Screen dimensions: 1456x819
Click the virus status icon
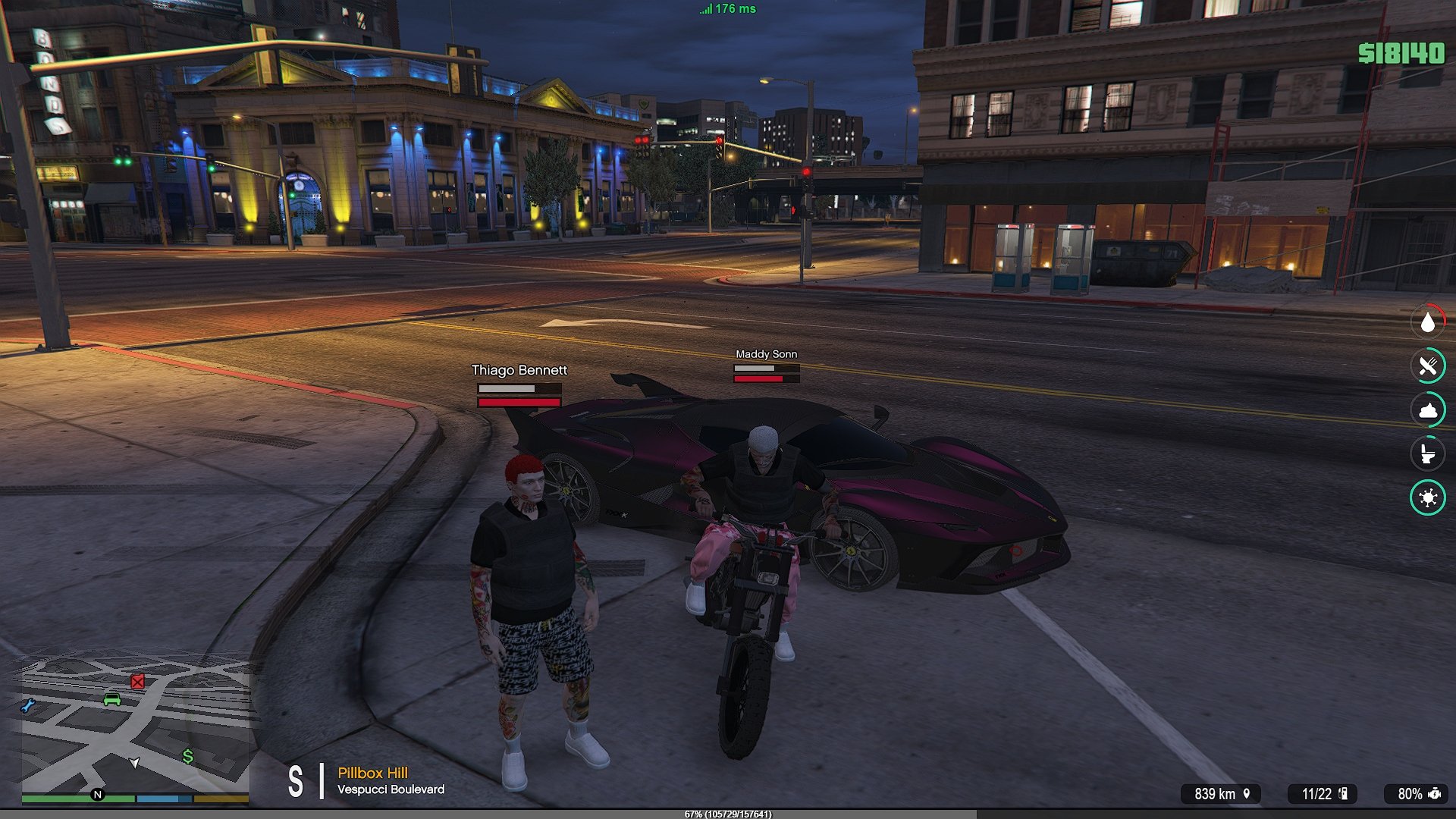coord(1427,497)
